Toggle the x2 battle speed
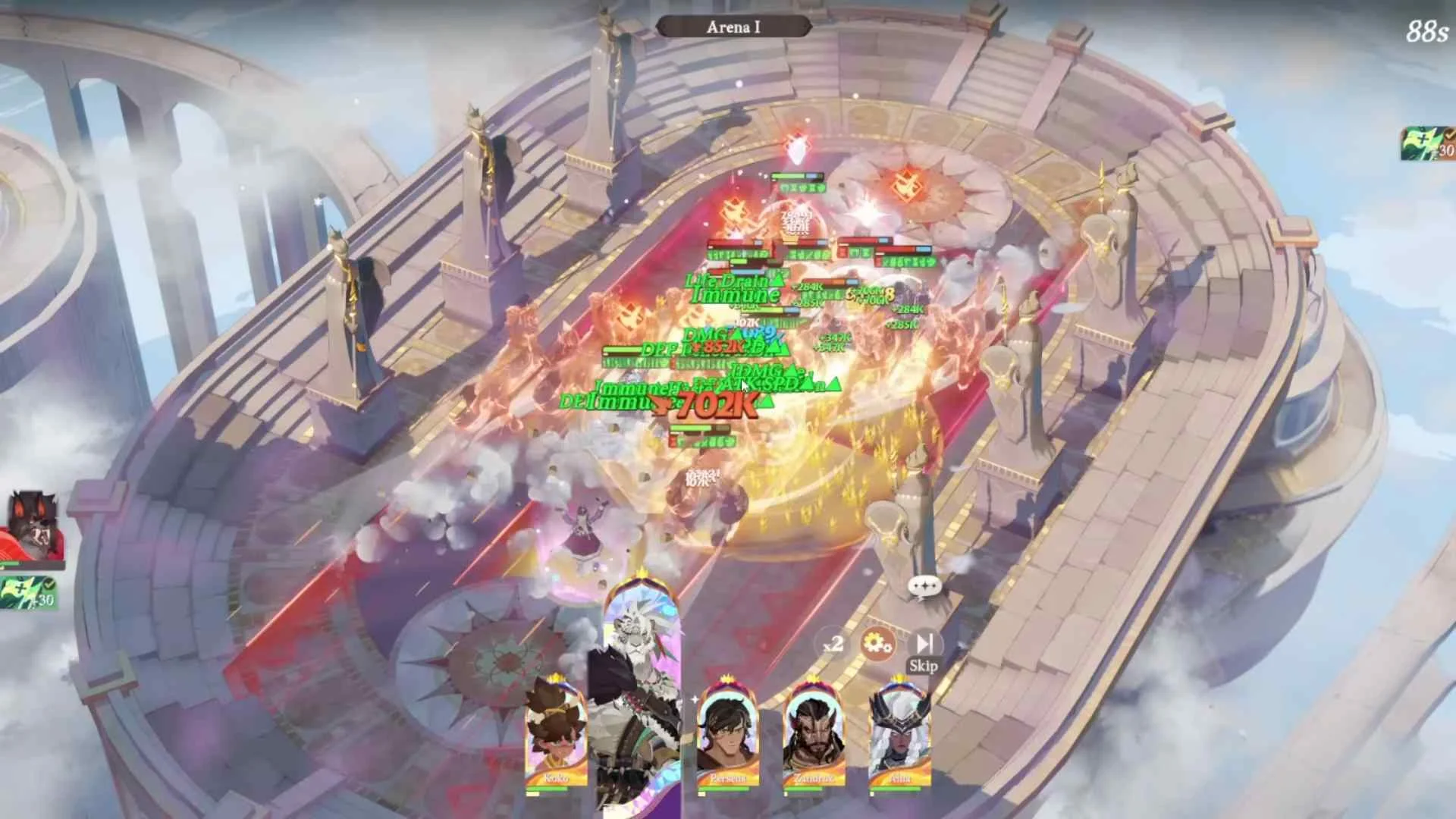This screenshot has width=1456, height=819. pyautogui.click(x=833, y=644)
